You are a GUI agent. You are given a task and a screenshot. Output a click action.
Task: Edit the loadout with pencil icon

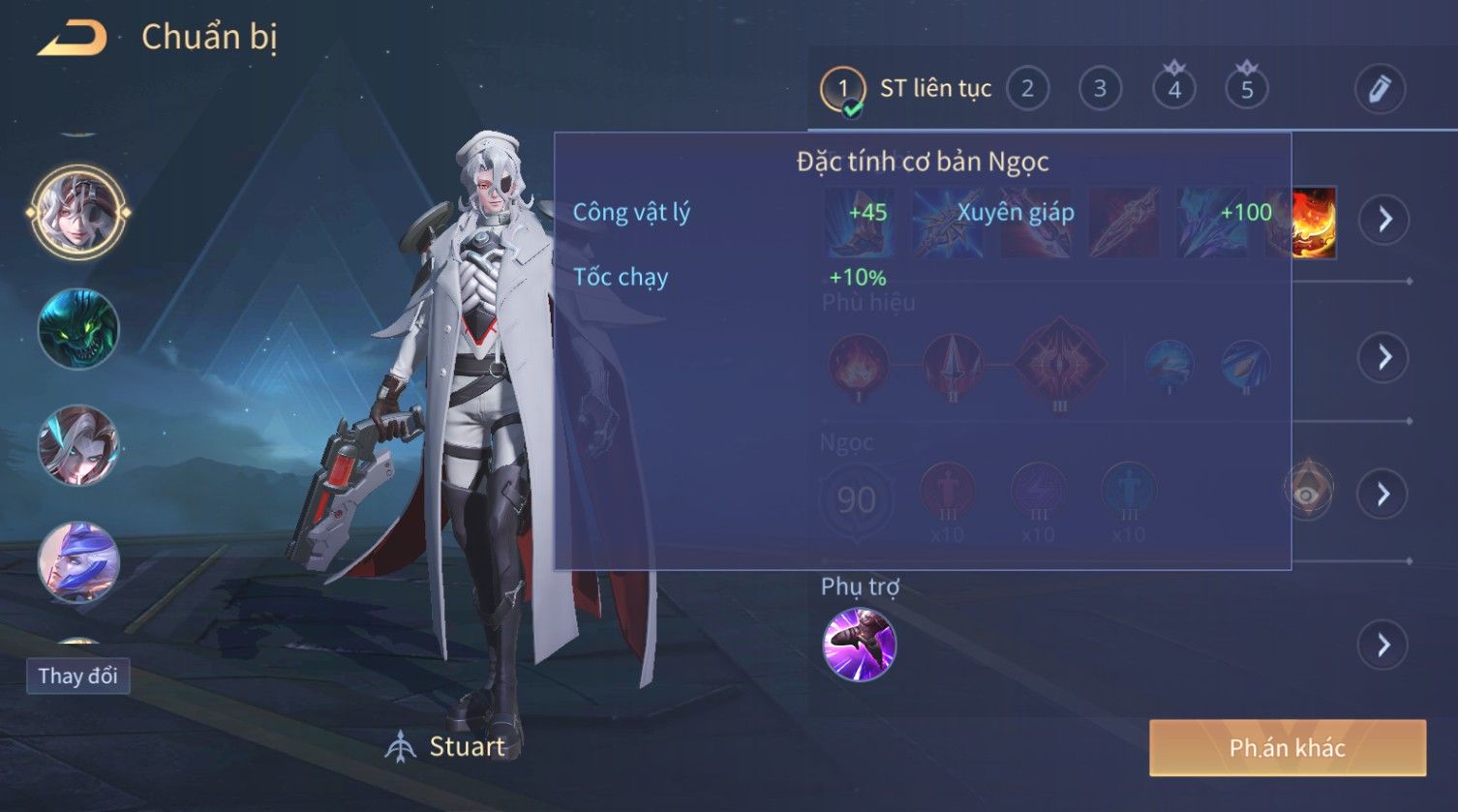1379,89
